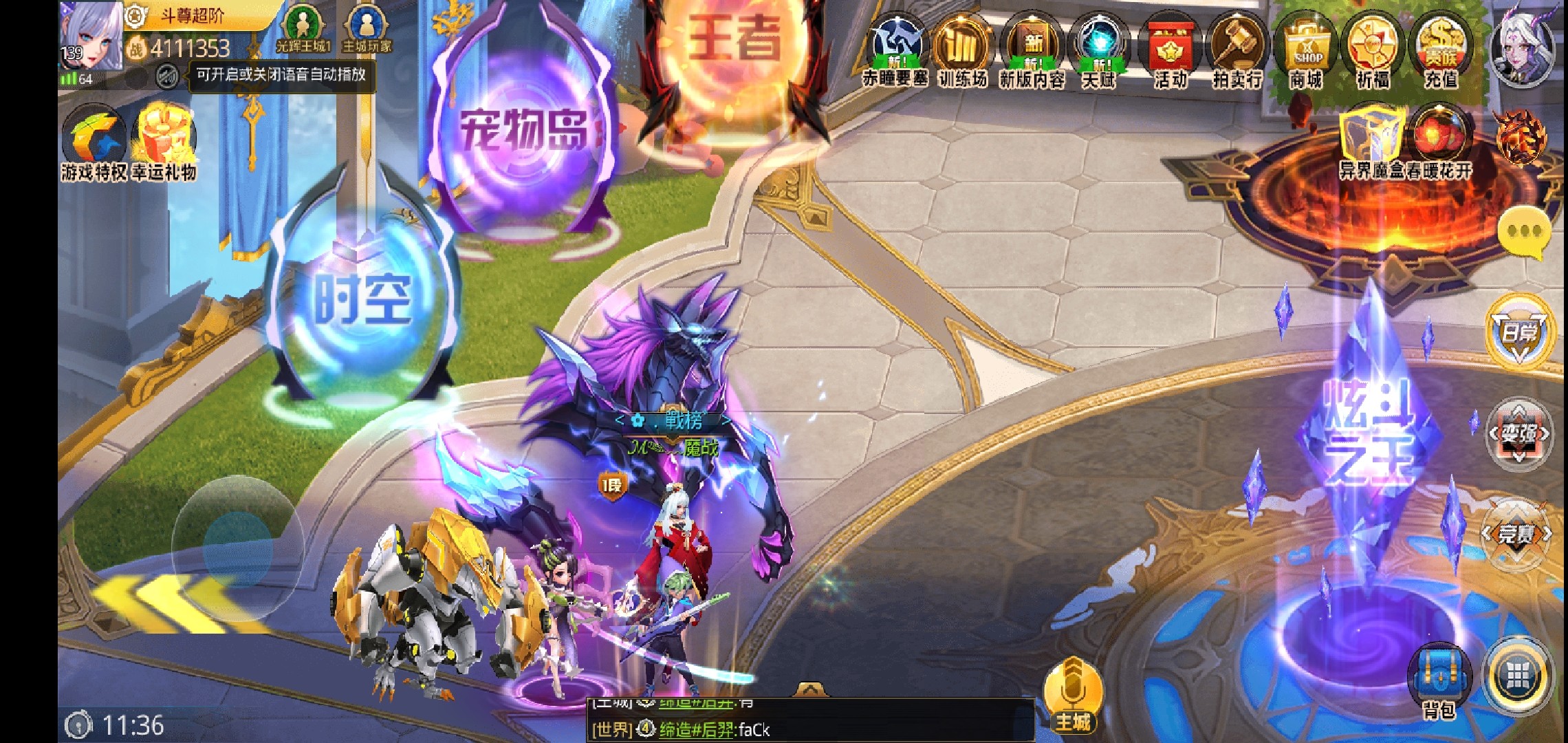1568x743 pixels.
Task: Open the 赤瞳要塞 fortress event
Action: [x=895, y=52]
